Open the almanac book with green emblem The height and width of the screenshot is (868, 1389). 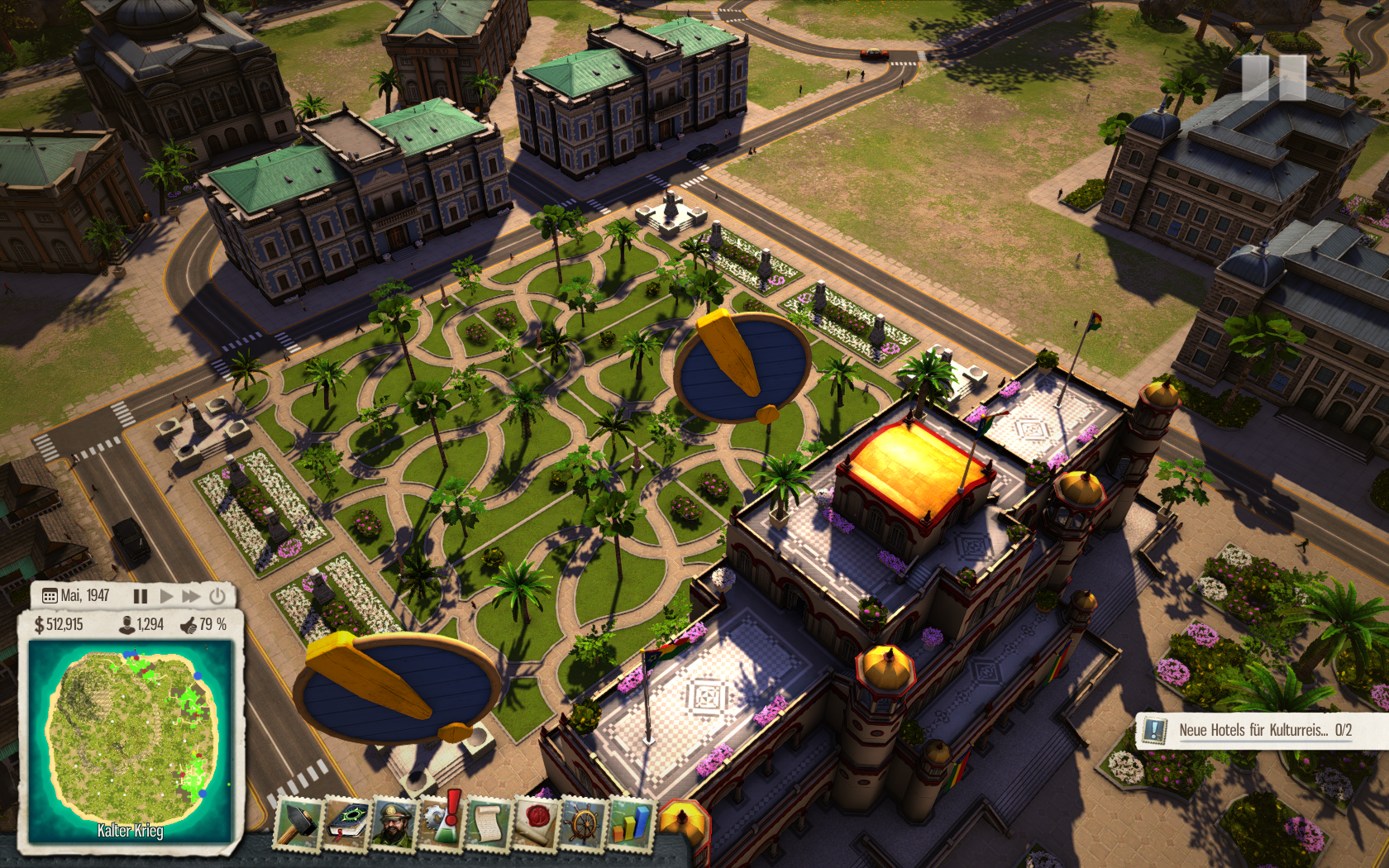click(x=348, y=823)
